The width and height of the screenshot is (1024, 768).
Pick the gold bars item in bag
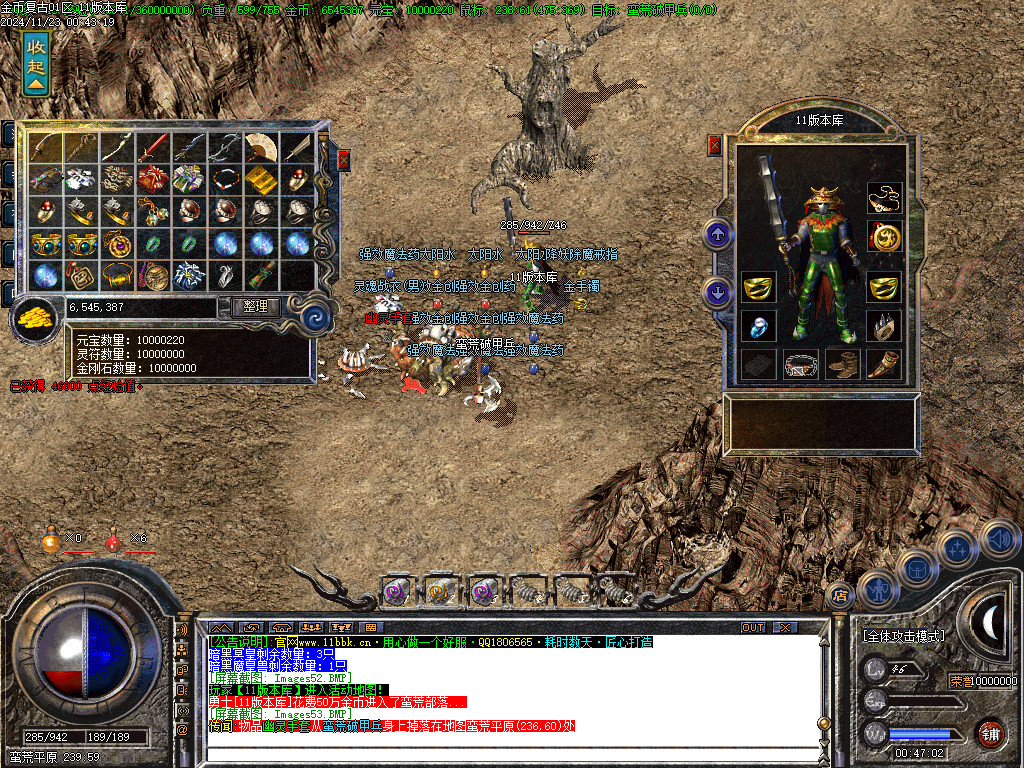pyautogui.click(x=261, y=180)
